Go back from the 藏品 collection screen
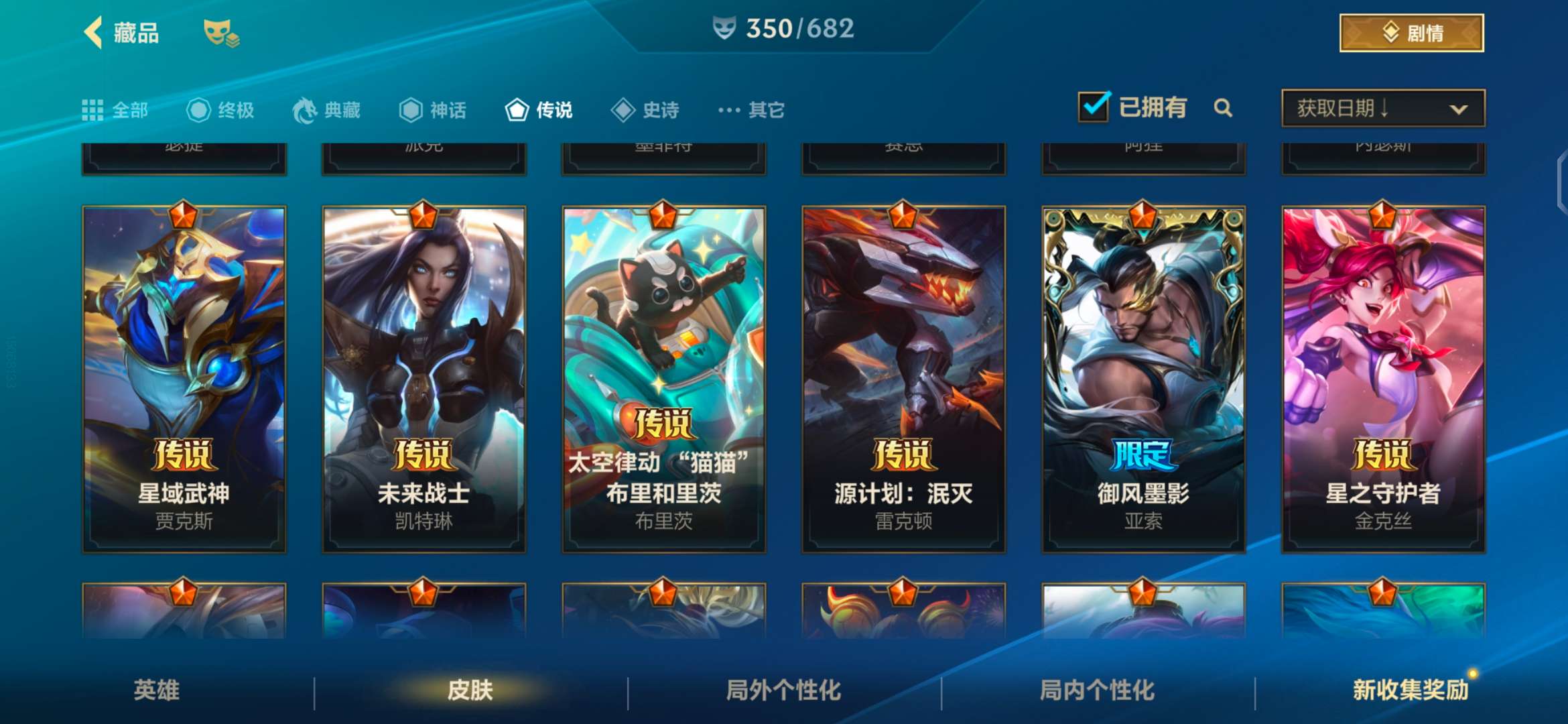Viewport: 1568px width, 724px height. coord(94,32)
